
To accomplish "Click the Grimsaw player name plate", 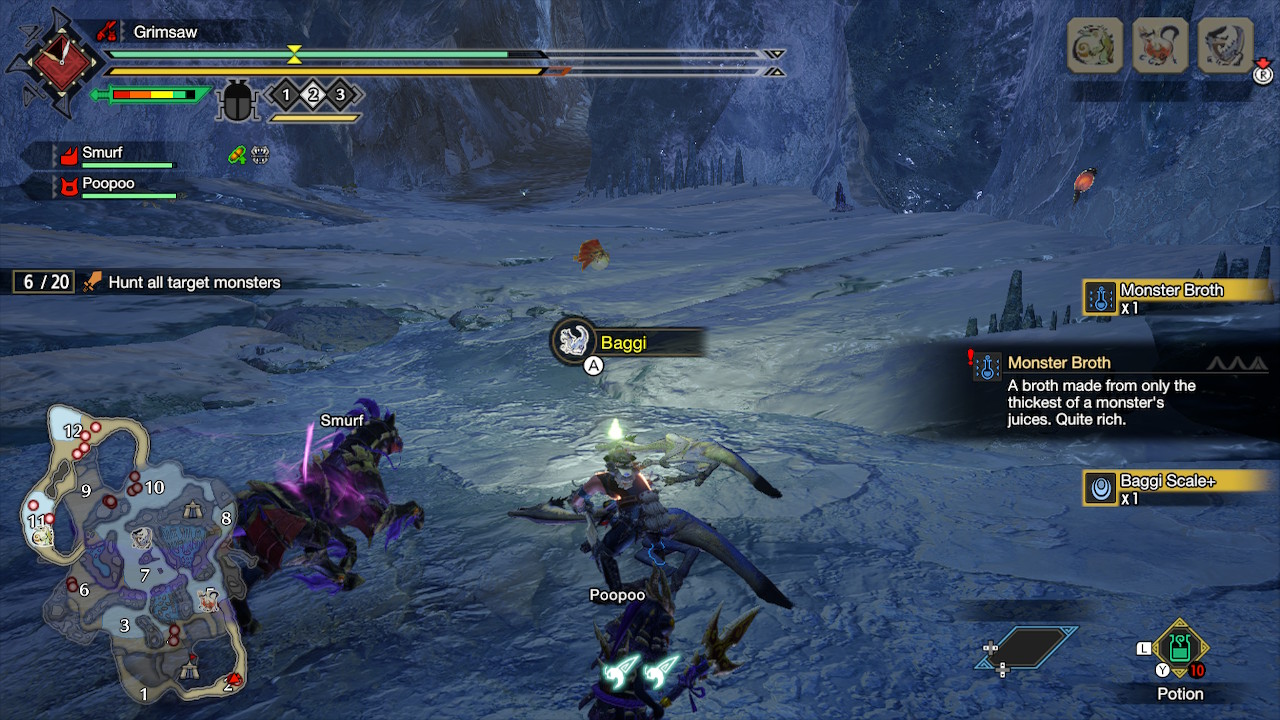I will [x=166, y=32].
